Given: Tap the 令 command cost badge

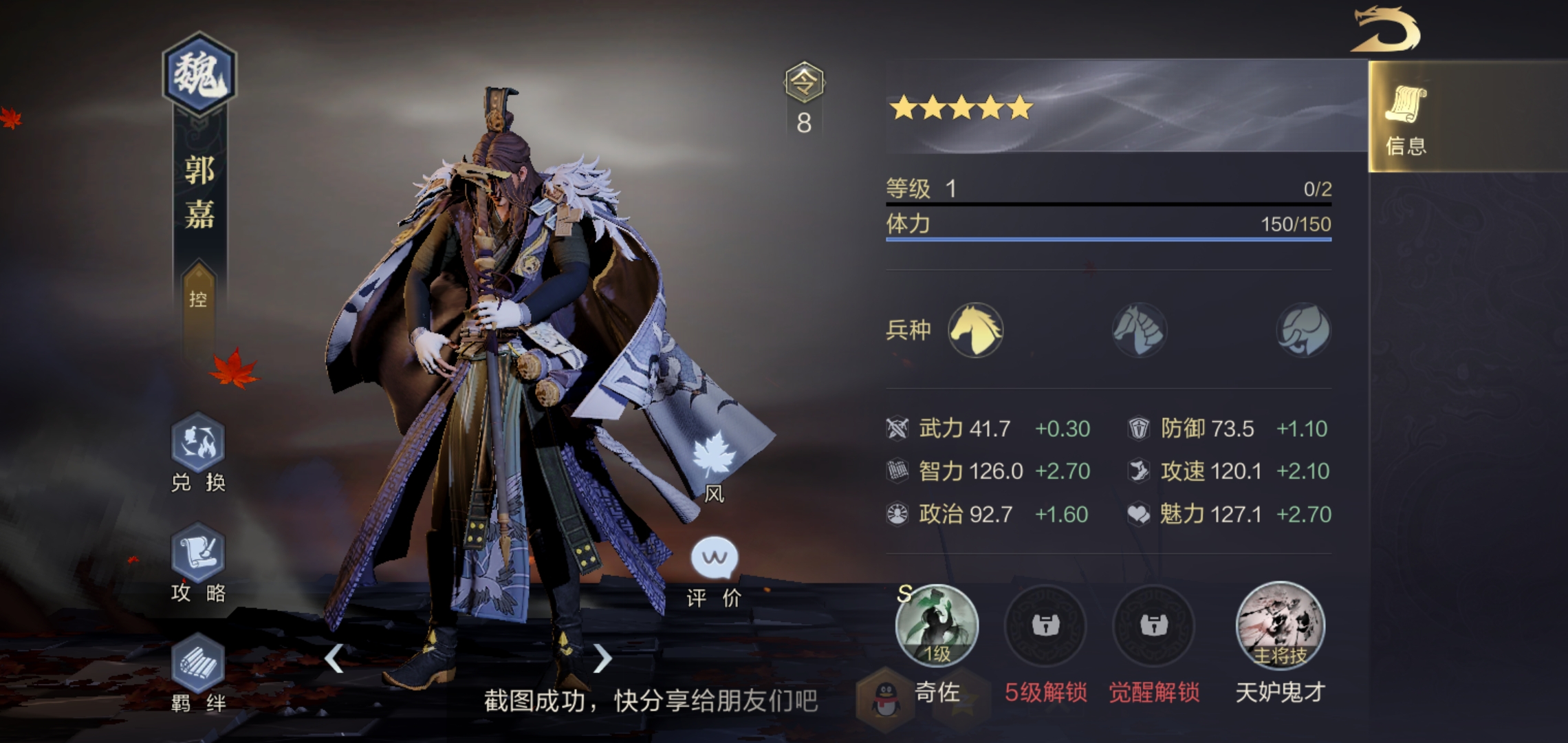Looking at the screenshot, I should pyautogui.click(x=804, y=83).
